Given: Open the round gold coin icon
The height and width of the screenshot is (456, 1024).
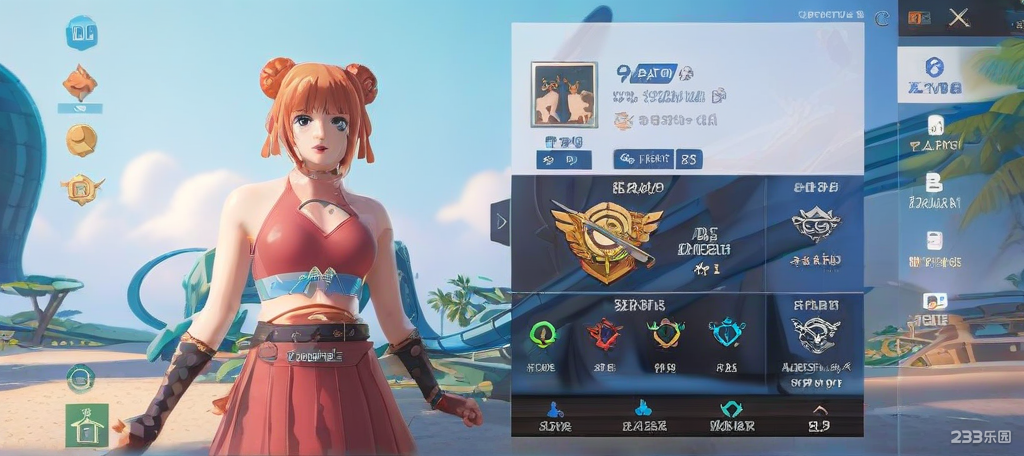Looking at the screenshot, I should [x=81, y=139].
